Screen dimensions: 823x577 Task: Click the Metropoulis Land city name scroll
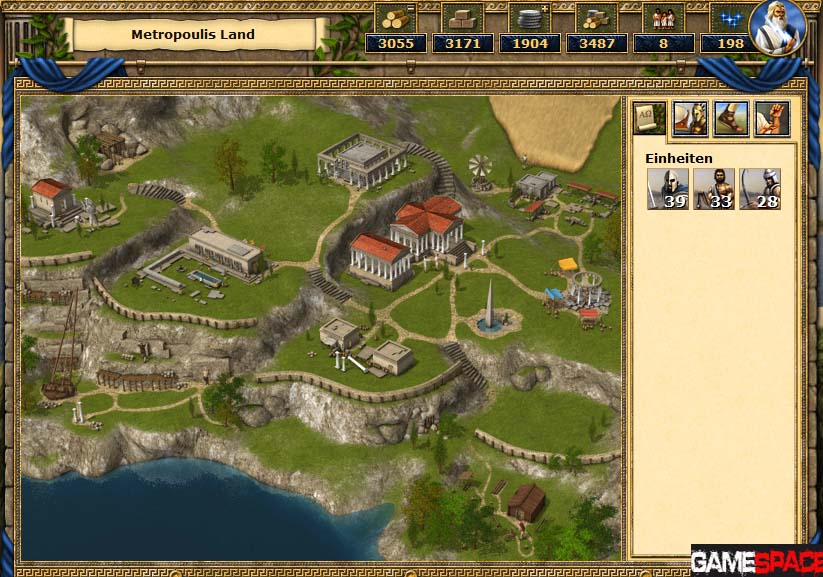coord(193,34)
